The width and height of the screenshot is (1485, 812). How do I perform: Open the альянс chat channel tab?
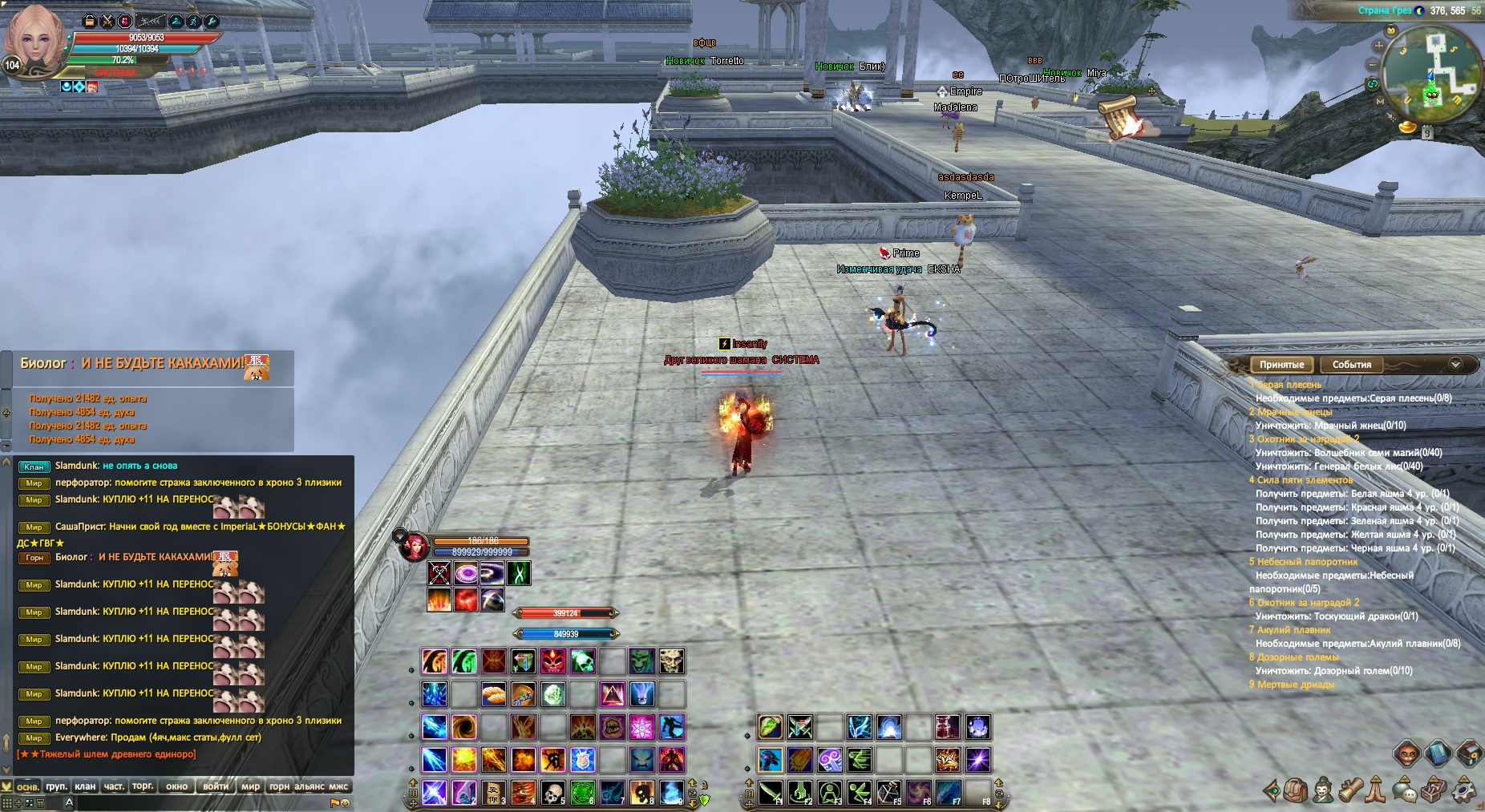(x=309, y=786)
